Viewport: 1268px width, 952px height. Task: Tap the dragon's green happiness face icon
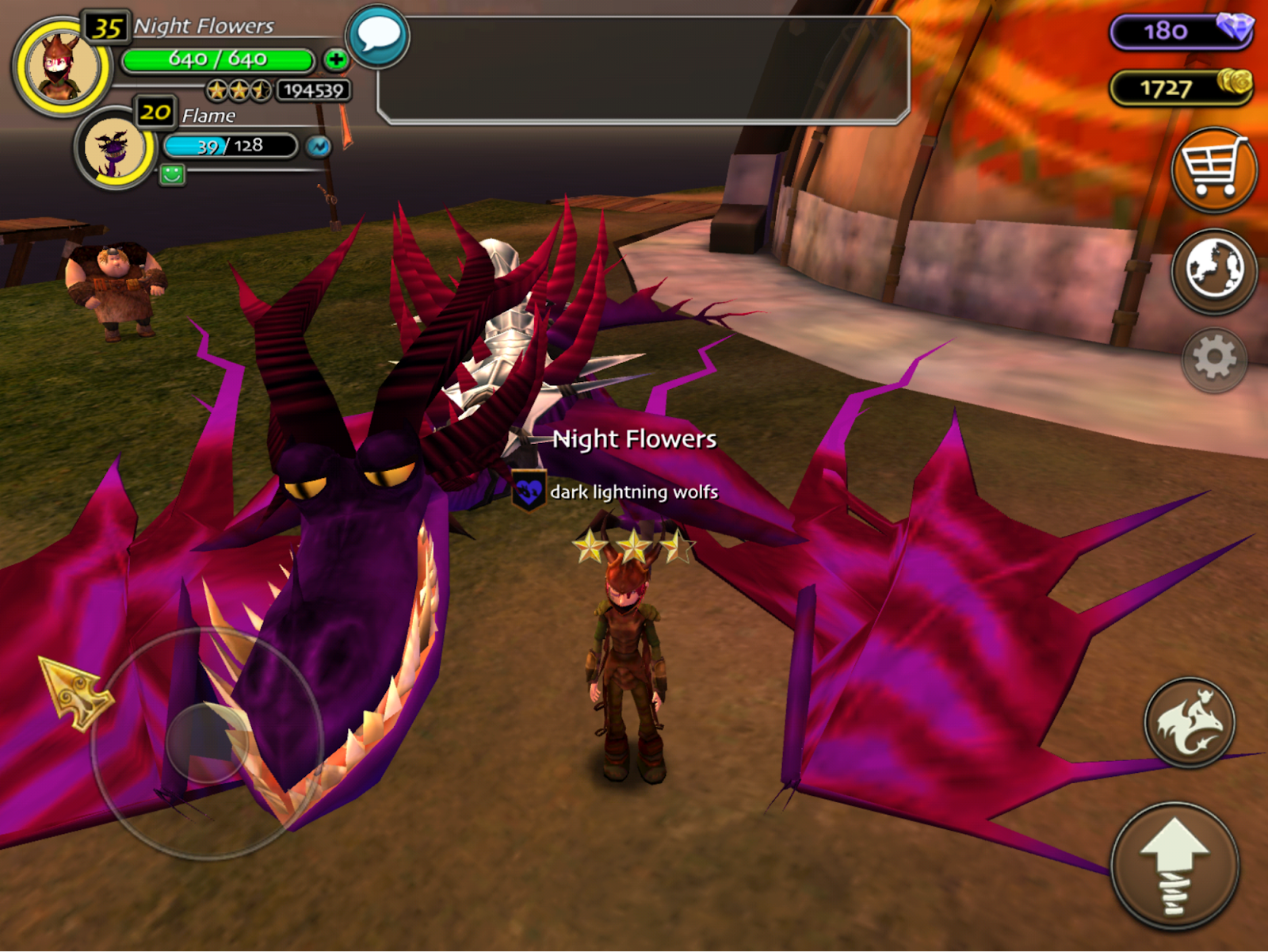172,174
